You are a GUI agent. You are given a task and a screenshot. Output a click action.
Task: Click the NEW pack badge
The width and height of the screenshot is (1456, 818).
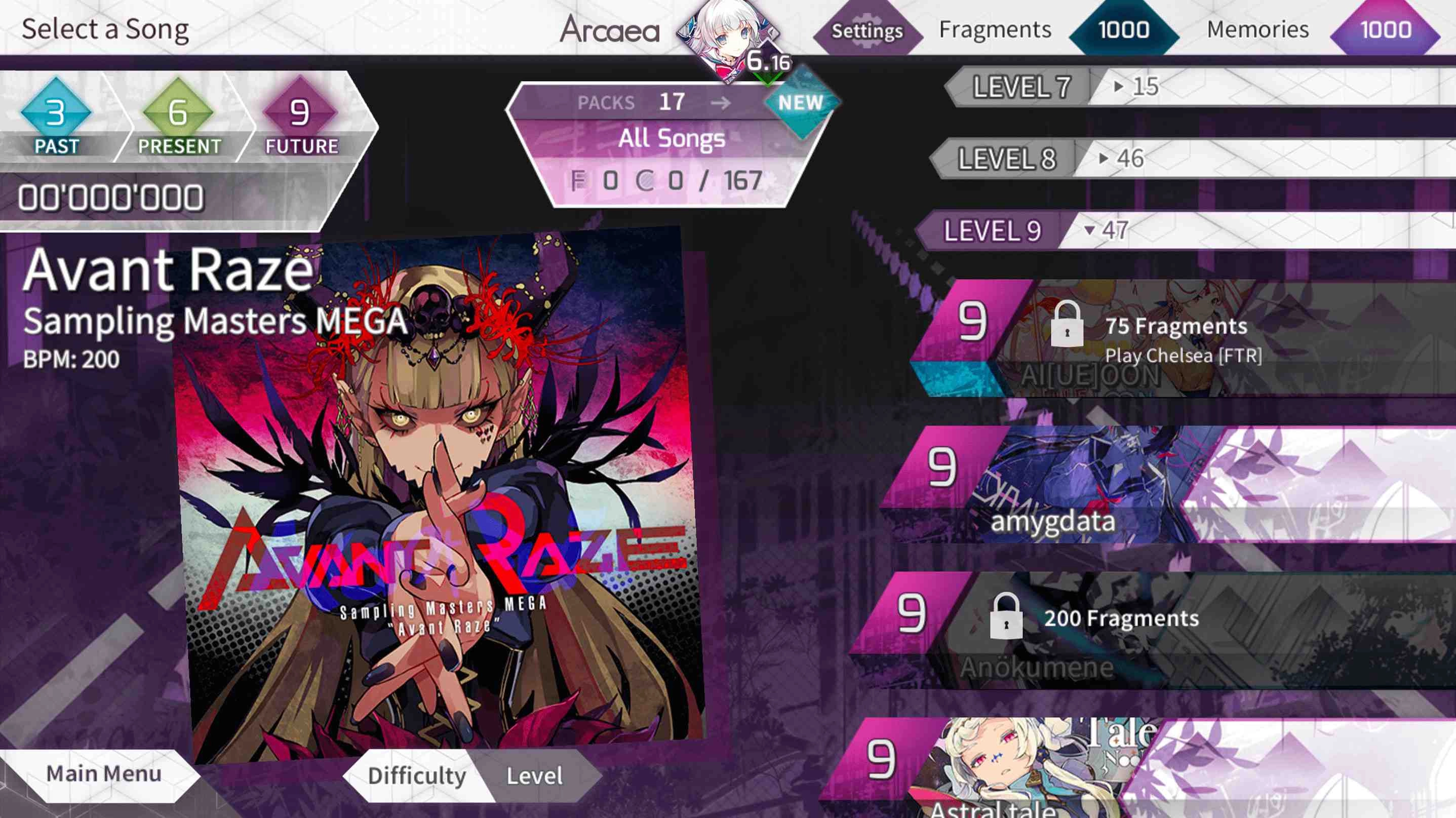[802, 103]
